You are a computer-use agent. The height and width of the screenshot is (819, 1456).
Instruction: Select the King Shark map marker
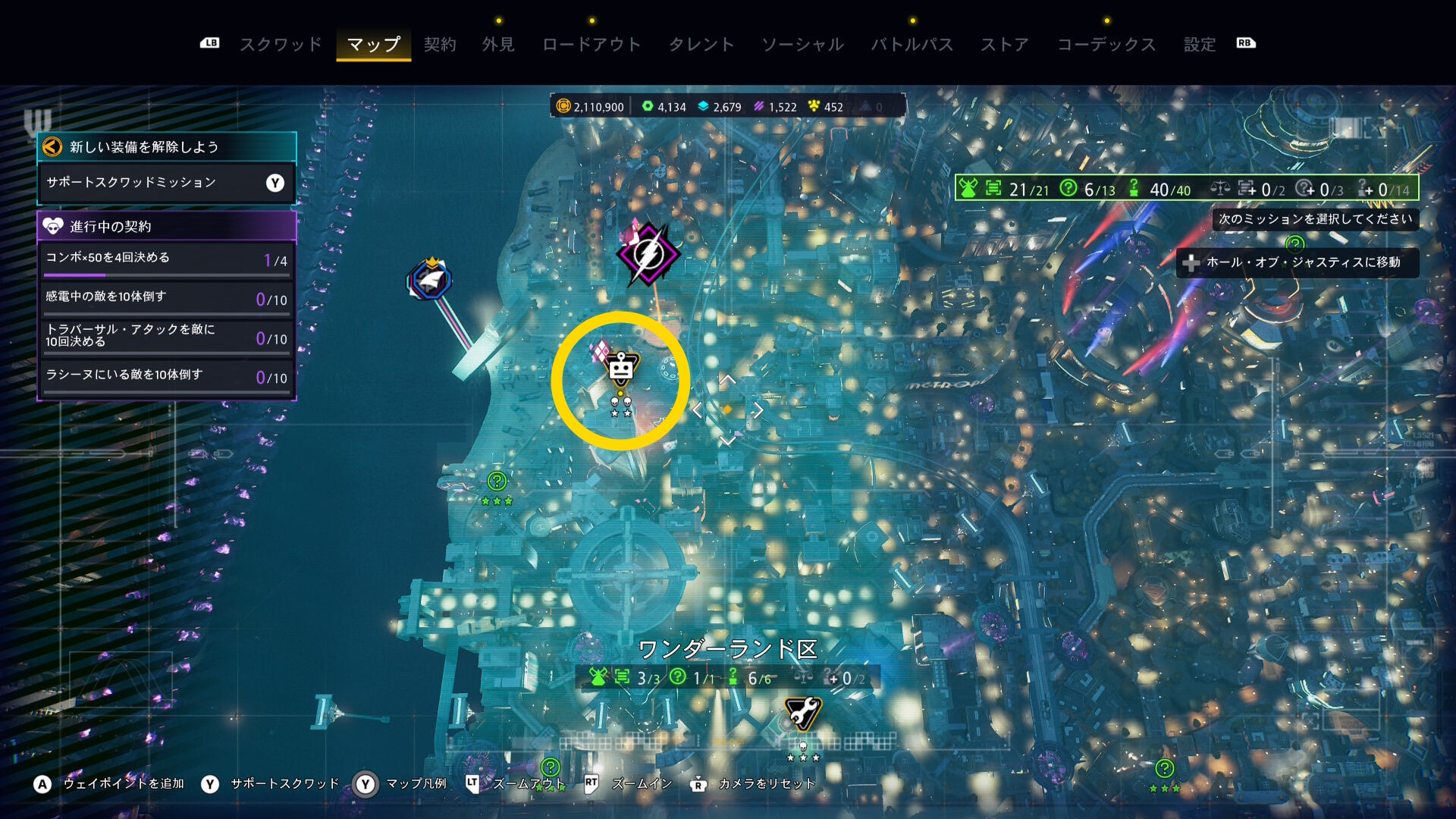[430, 280]
